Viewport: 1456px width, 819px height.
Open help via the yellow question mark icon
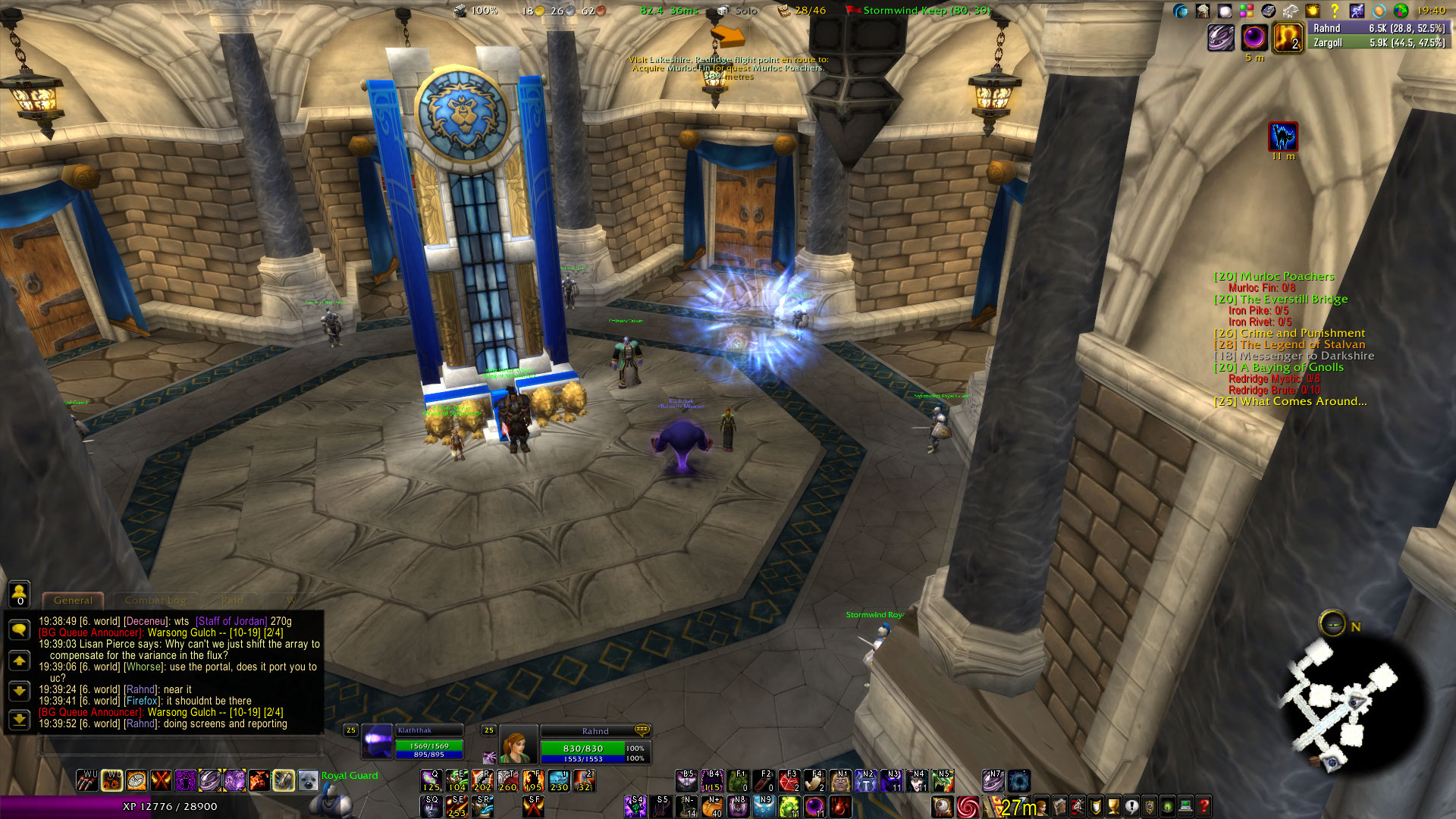point(1335,10)
